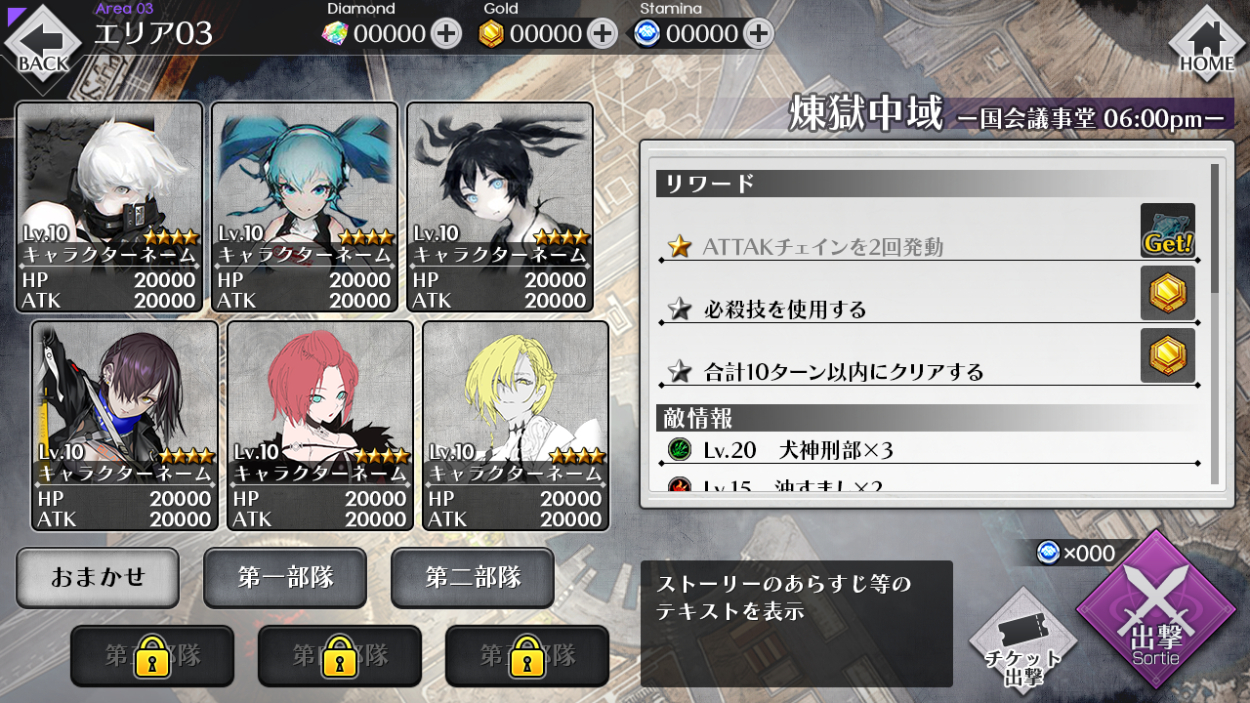Click the reward panel scrollbar

coord(1215,230)
